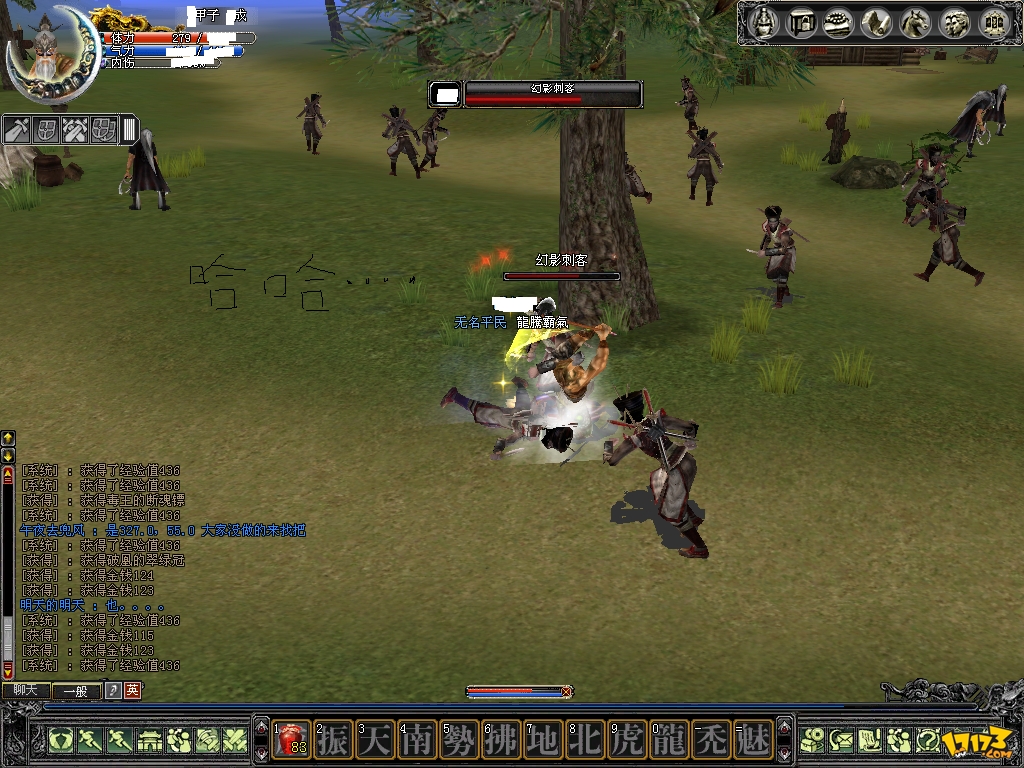Open the locked chest inventory icon
The image size is (1024, 768).
point(801,22)
